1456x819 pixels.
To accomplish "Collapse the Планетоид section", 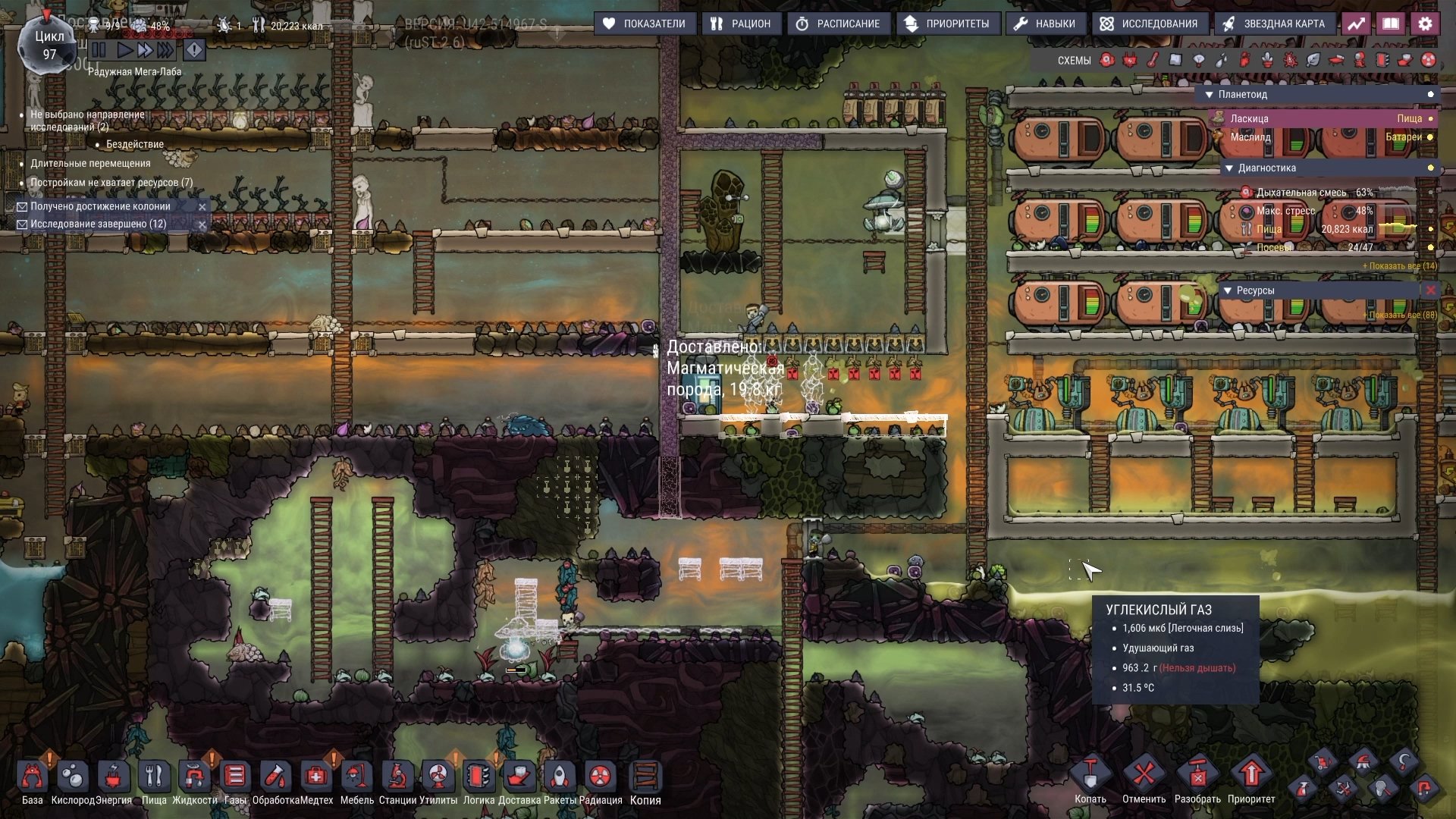I will 1209,95.
